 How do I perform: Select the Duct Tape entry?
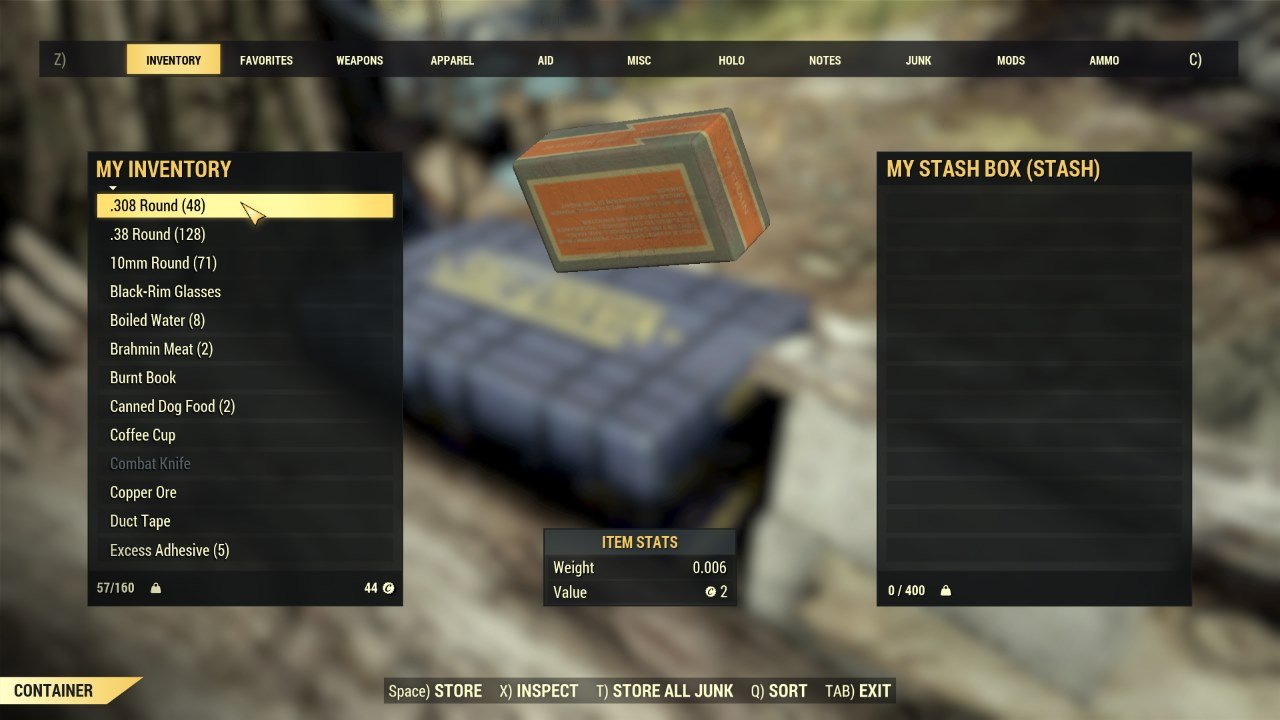point(139,521)
